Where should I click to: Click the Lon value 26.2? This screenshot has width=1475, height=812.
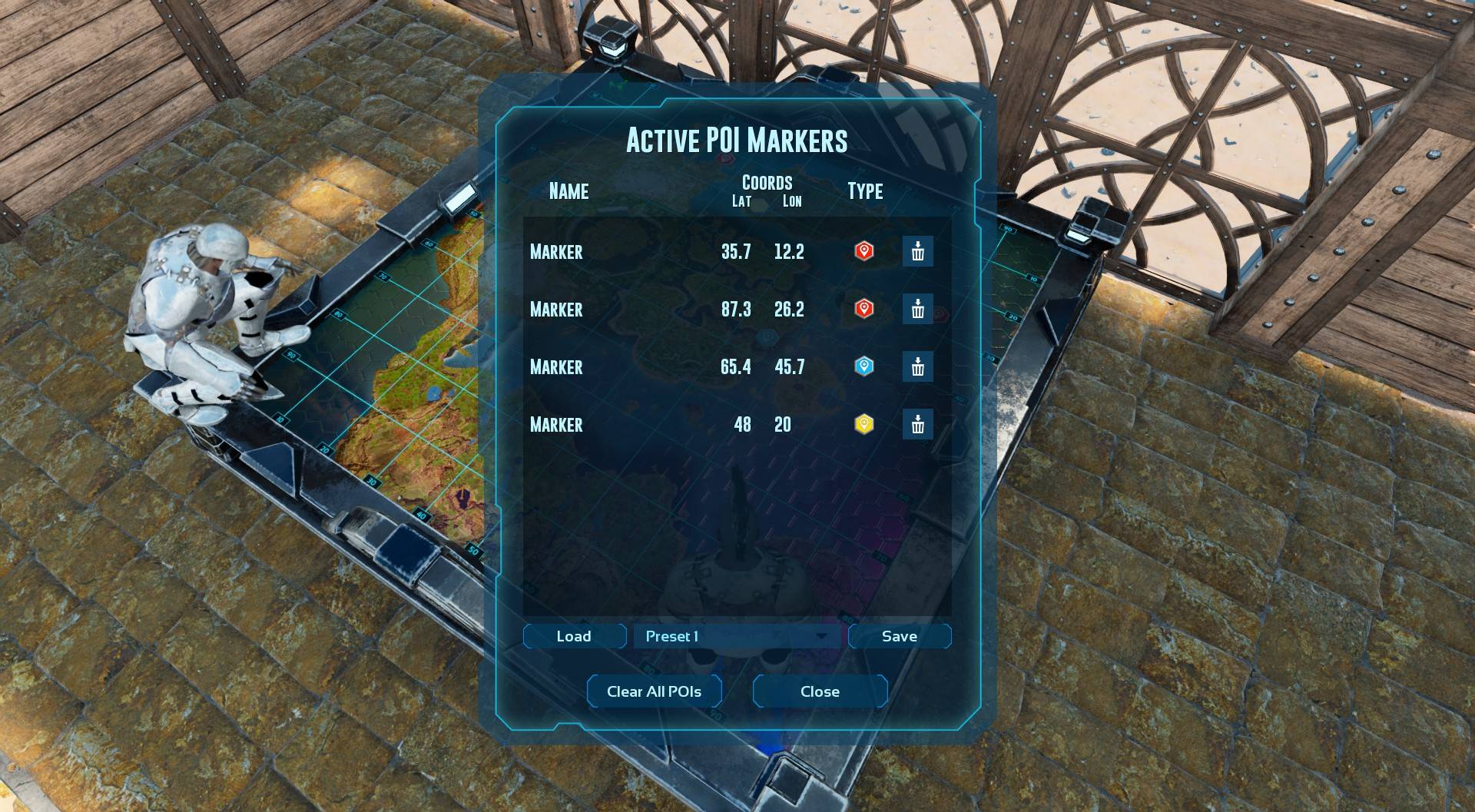coord(791,310)
